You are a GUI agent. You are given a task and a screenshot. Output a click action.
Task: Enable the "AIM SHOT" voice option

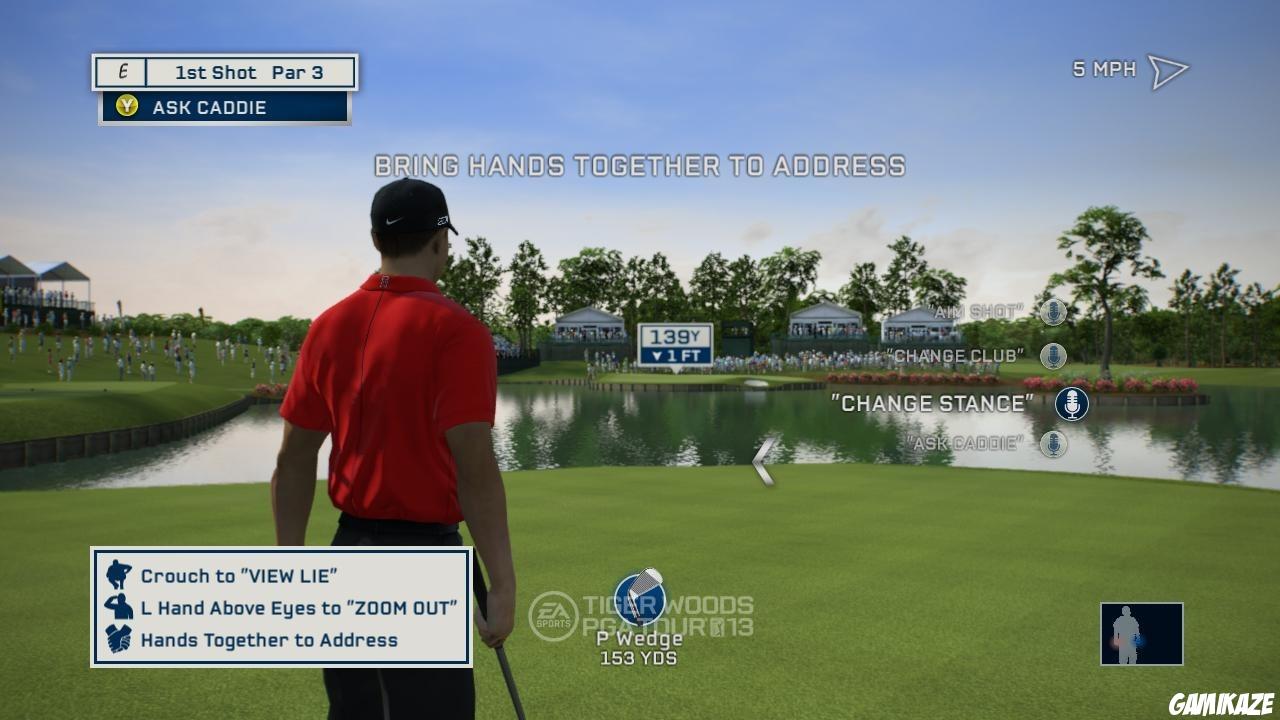point(975,313)
